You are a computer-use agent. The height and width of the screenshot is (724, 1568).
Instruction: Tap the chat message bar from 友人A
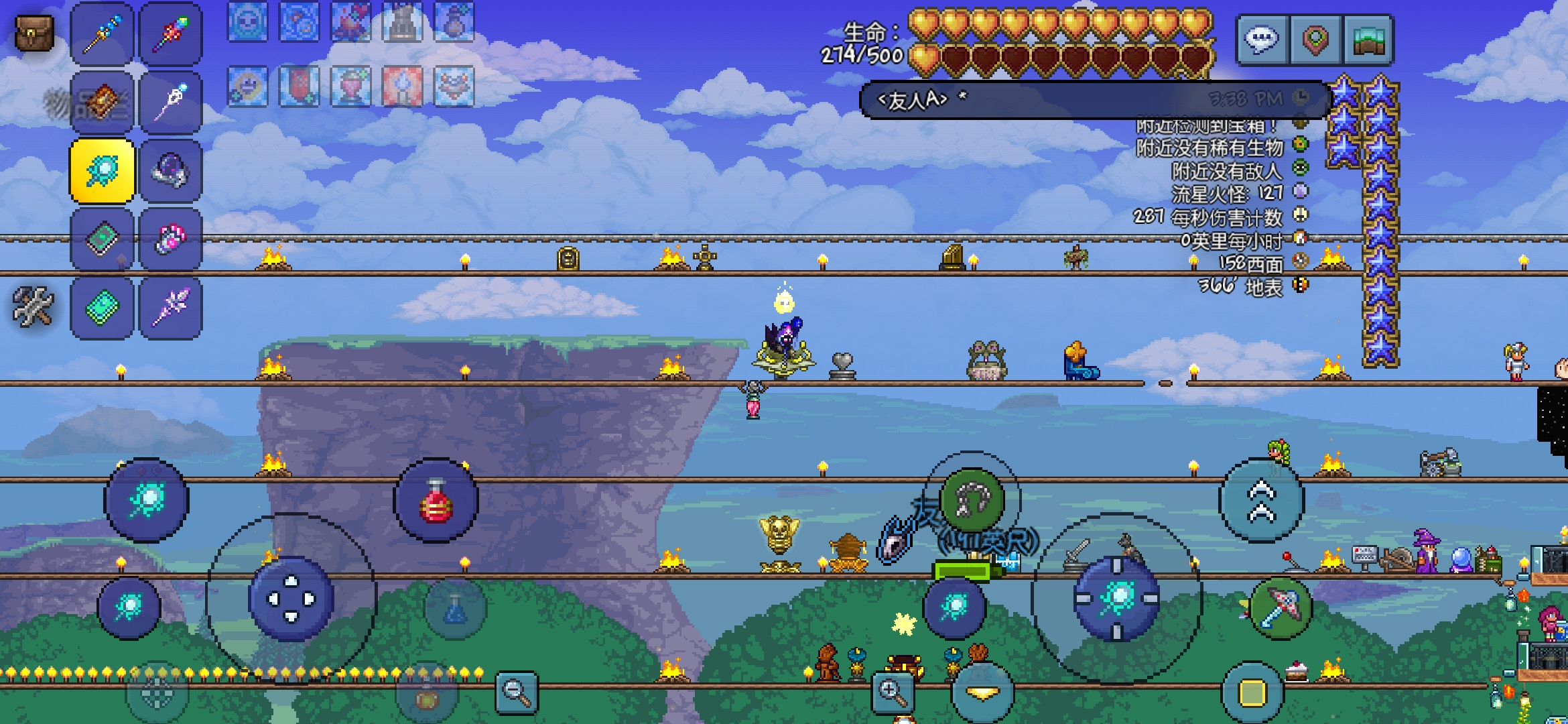tap(1092, 100)
